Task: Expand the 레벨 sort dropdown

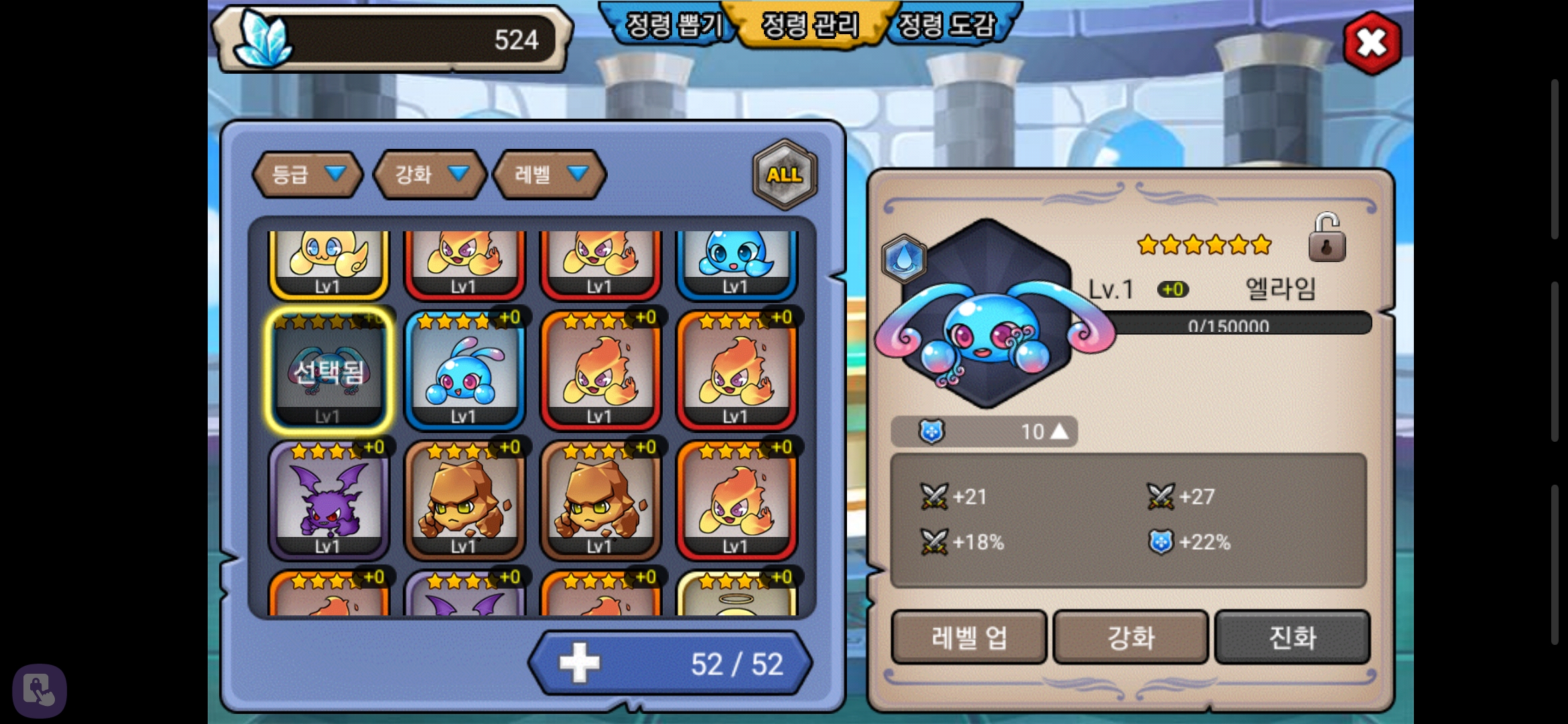Action: pyautogui.click(x=549, y=174)
